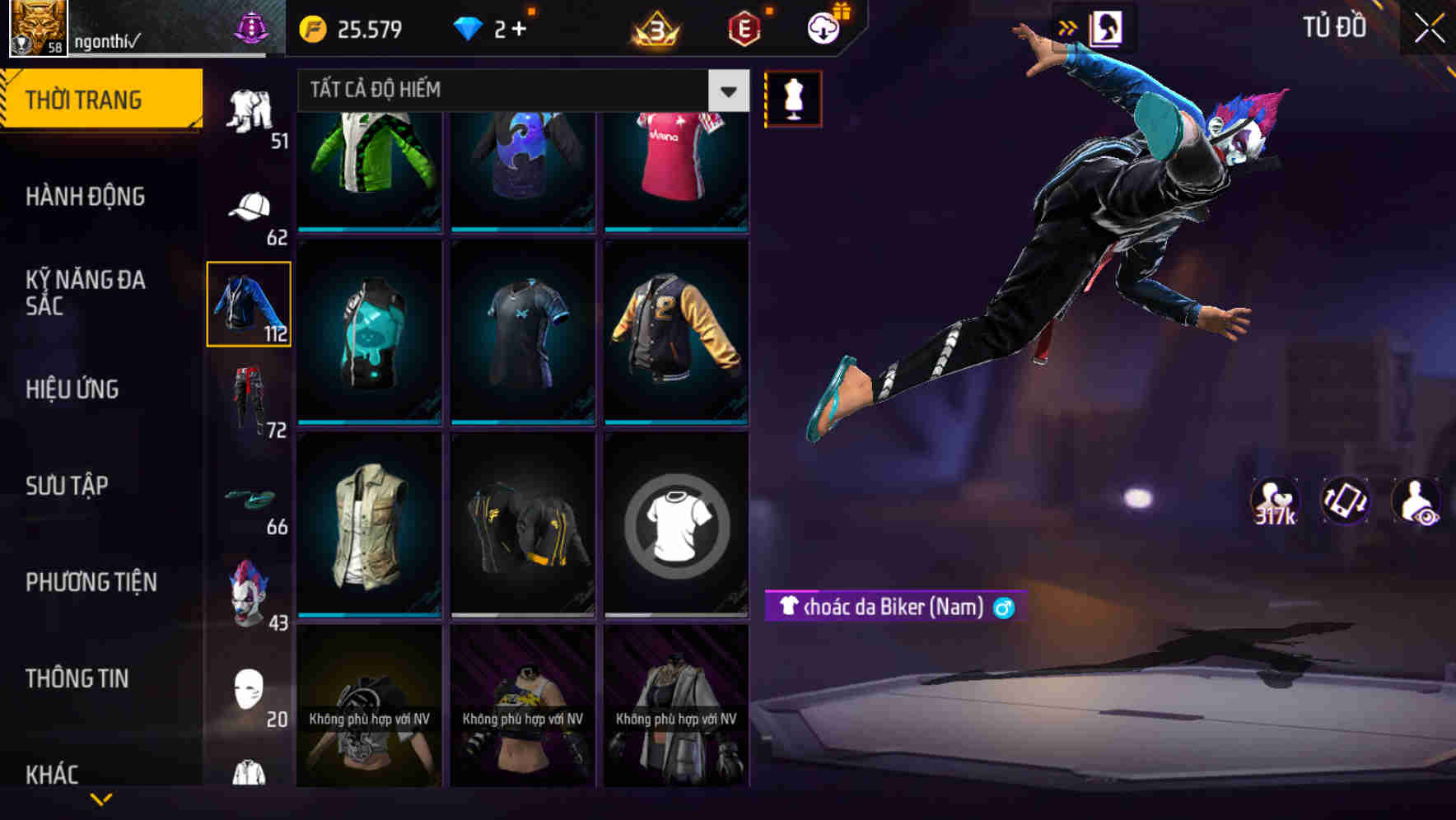Screen dimensions: 1456x820
Task: Open the mannequin preset icon above character
Action: coord(791,97)
